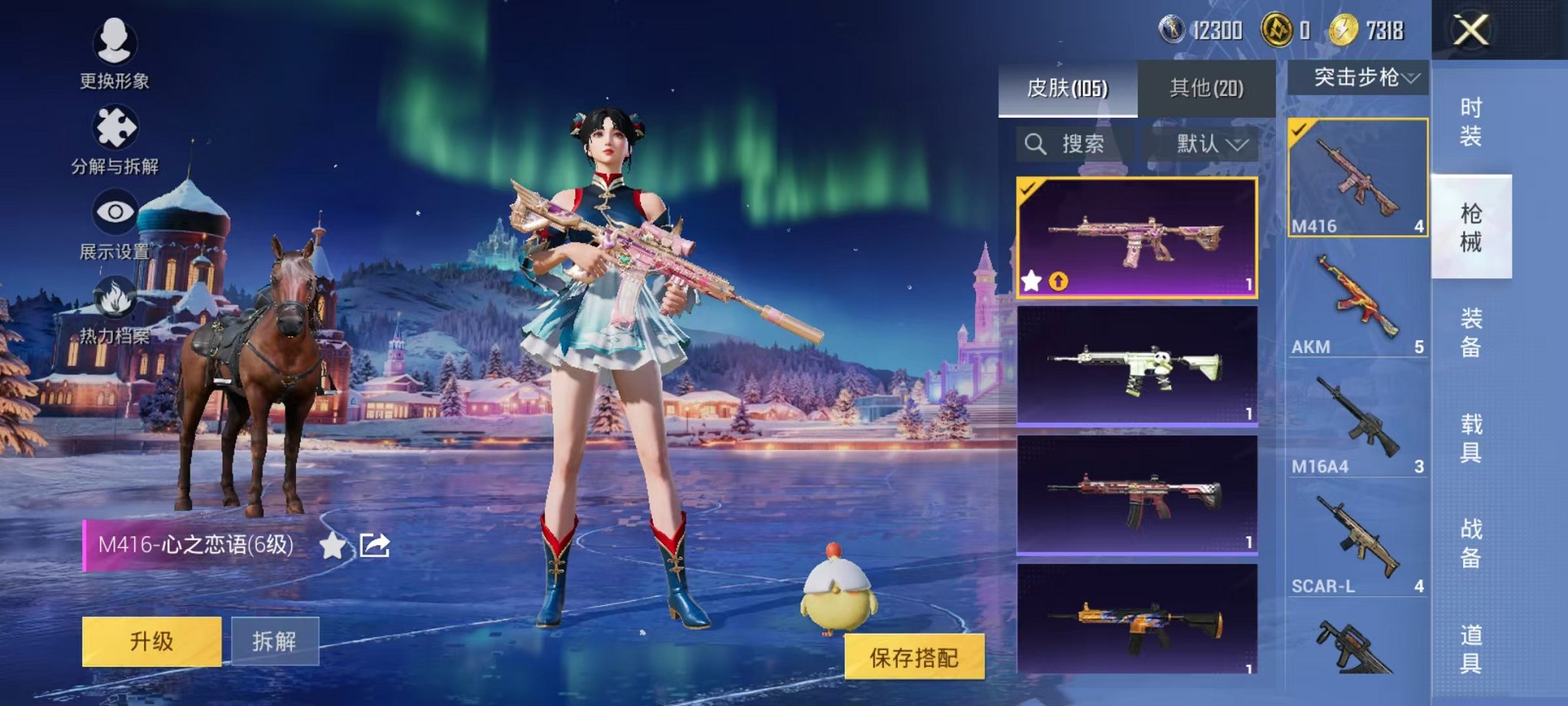The width and height of the screenshot is (1568, 706).
Task: Click the magnifier to search skins
Action: (x=1037, y=145)
